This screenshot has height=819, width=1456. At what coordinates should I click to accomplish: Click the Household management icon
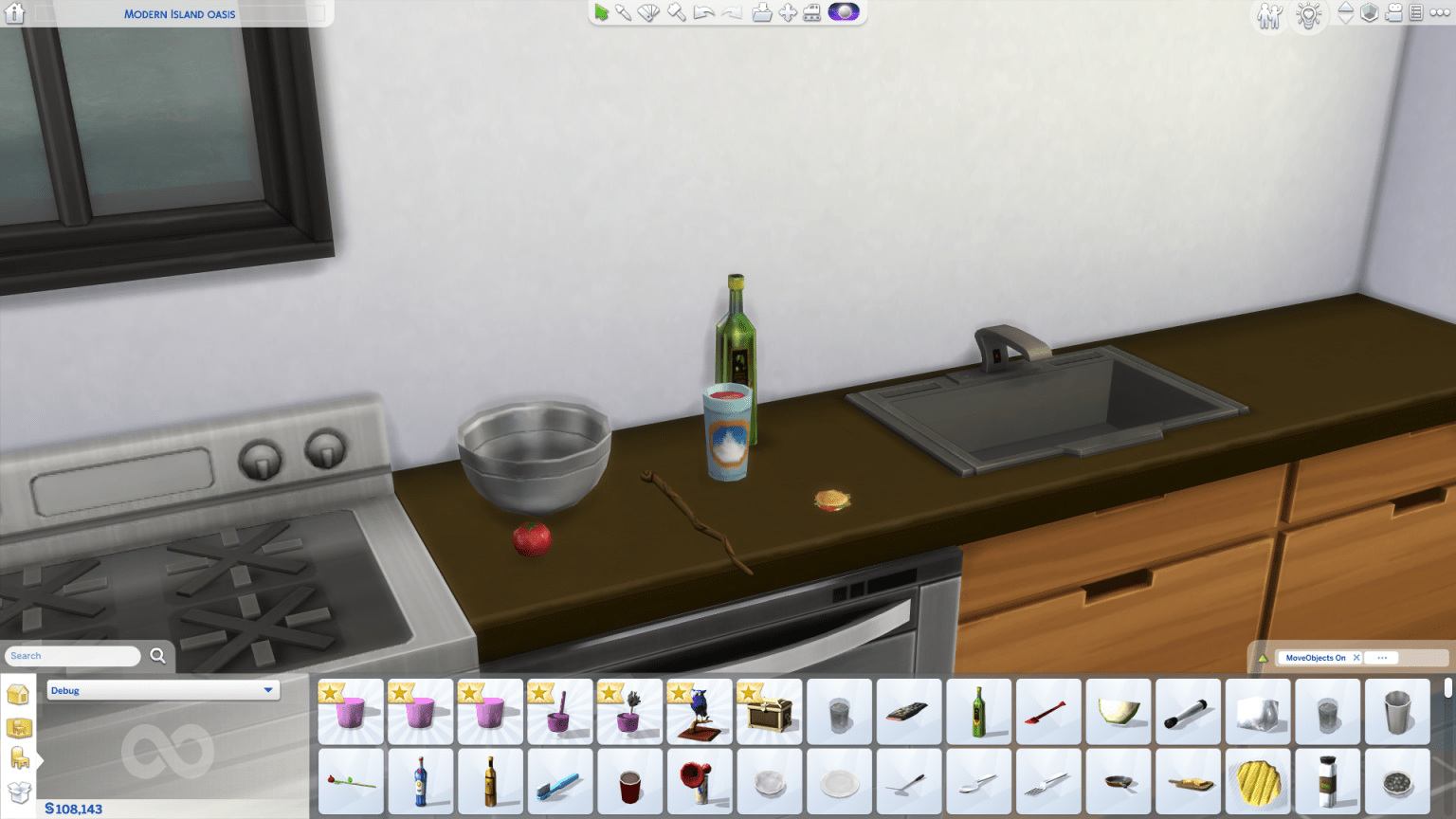point(1270,16)
